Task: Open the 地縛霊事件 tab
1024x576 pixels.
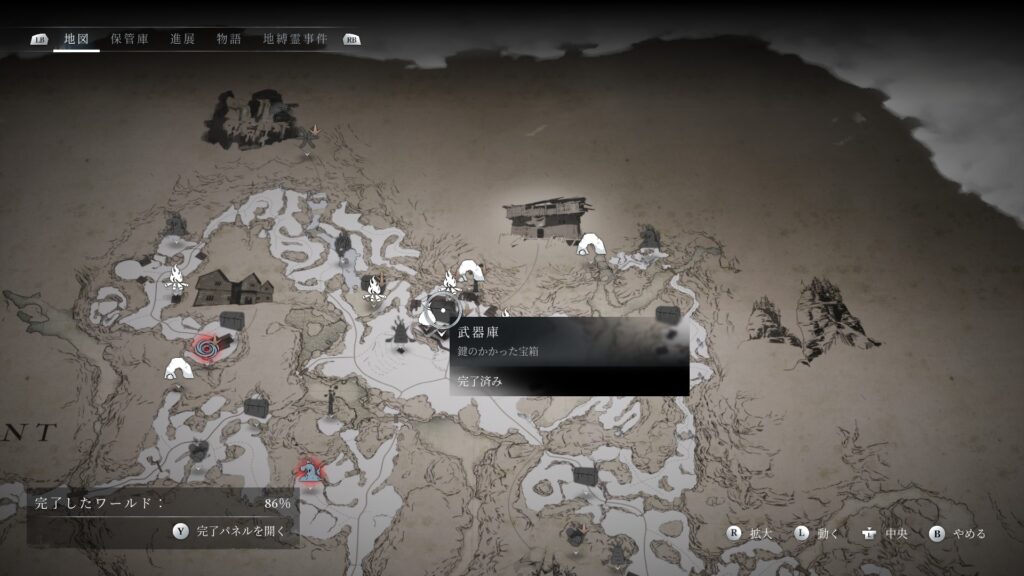Action: click(x=295, y=39)
